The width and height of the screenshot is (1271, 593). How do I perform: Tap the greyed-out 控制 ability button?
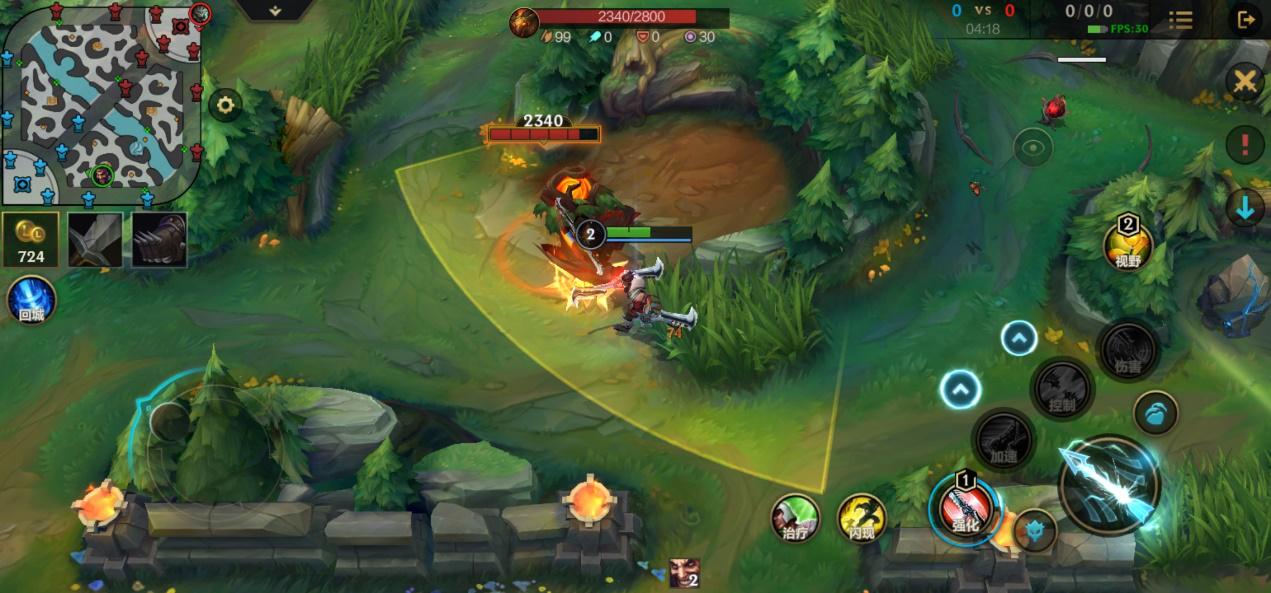(x=1061, y=390)
